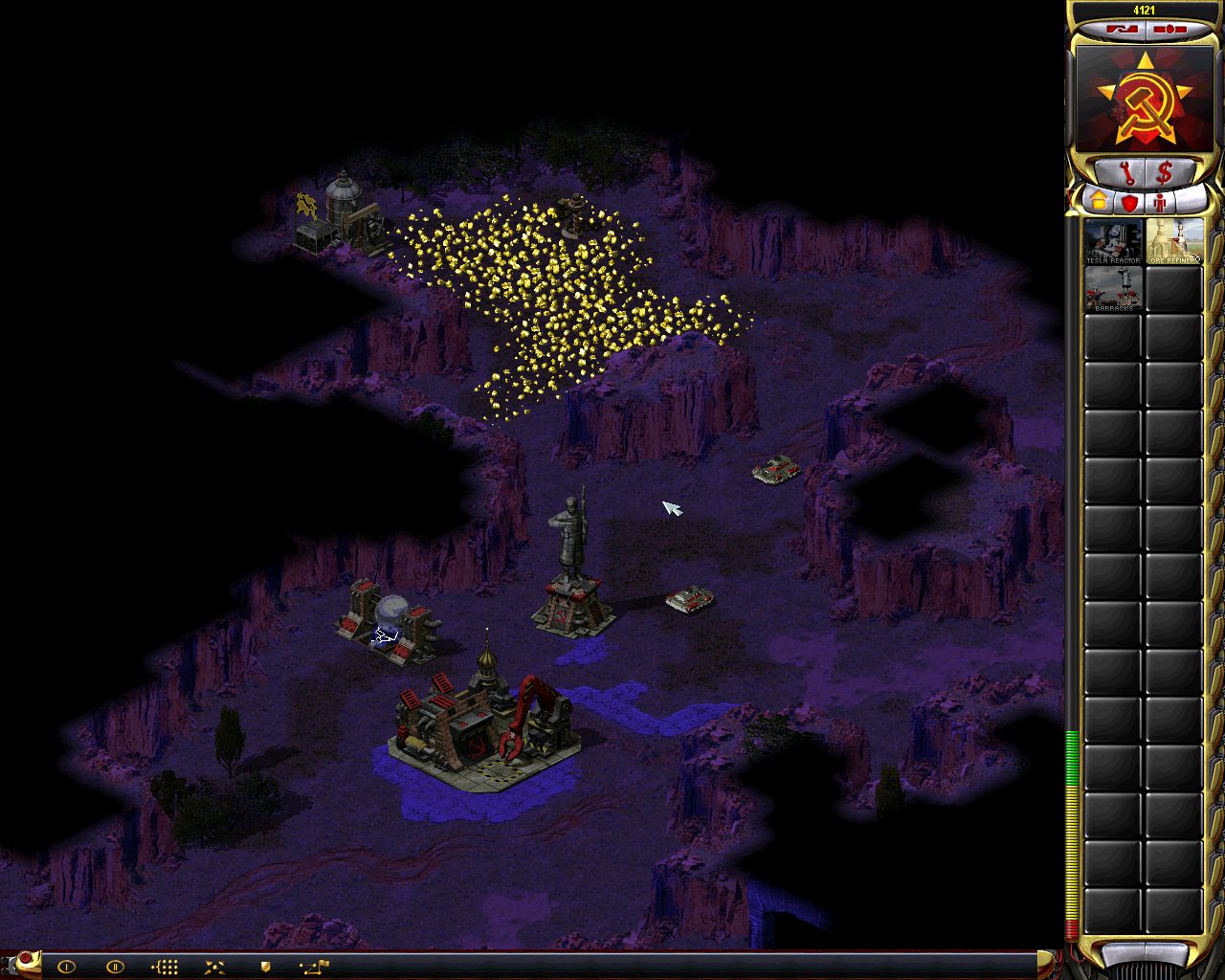This screenshot has height=980, width=1225.
Task: Choose the dot-grid type select command
Action: coord(166,967)
